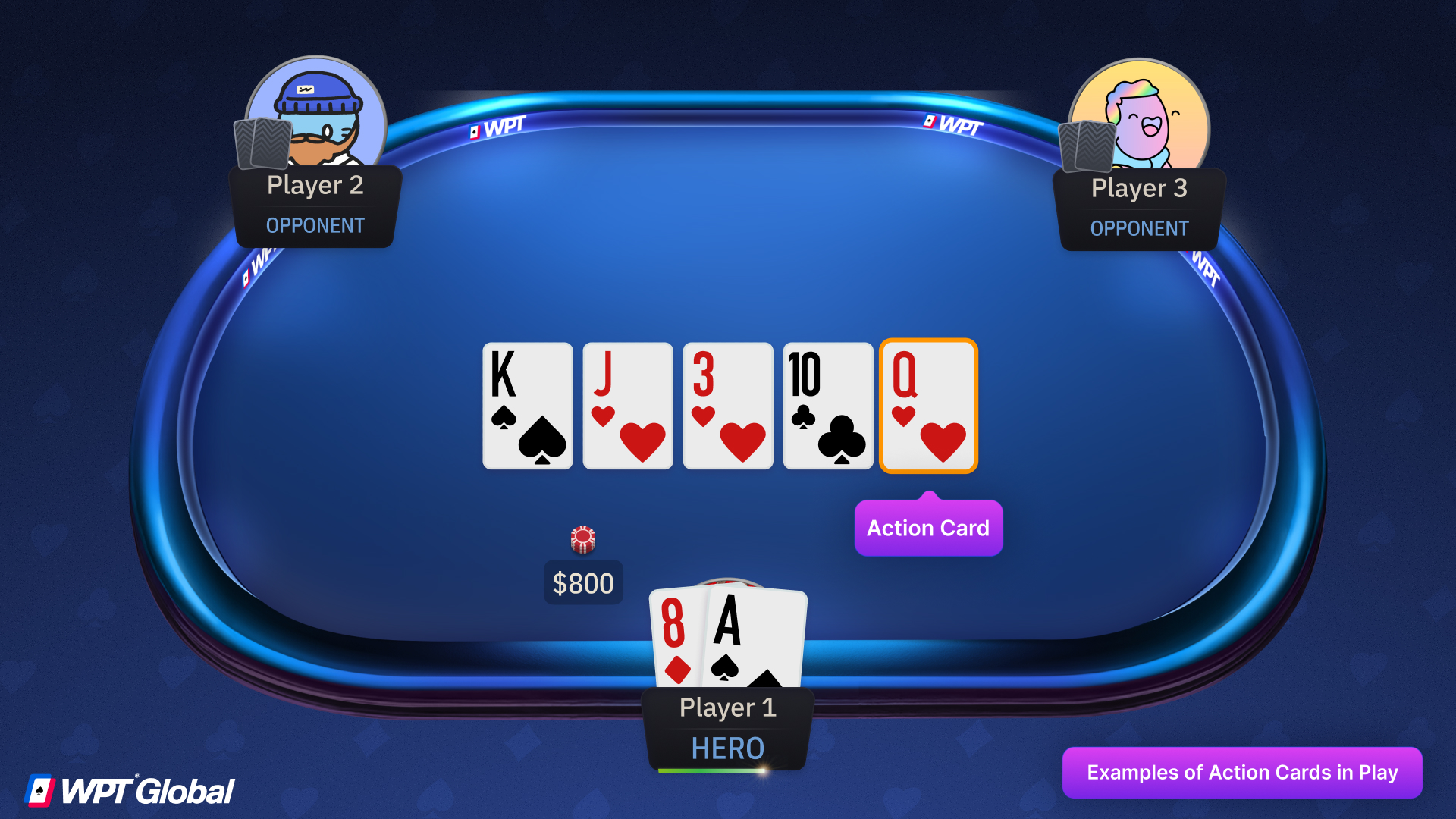This screenshot has width=1456, height=819.
Task: Click the HERO label under Player 1
Action: click(x=727, y=748)
